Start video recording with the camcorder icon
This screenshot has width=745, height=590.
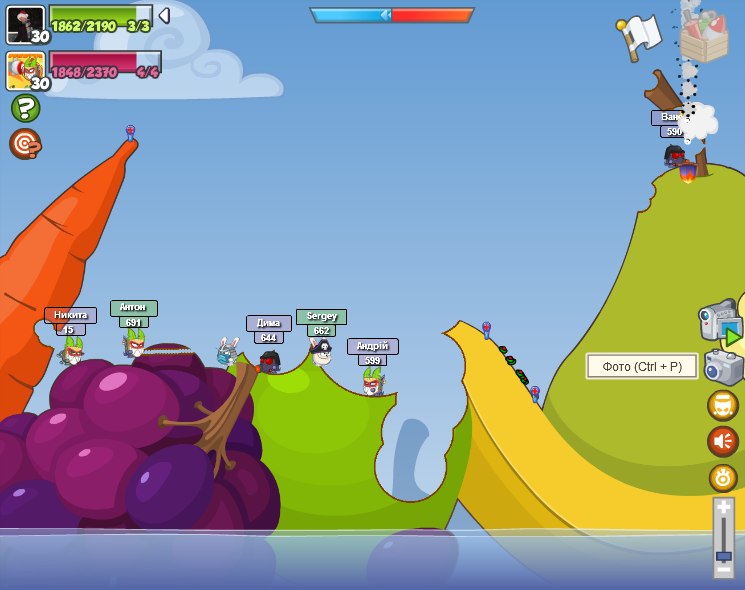[719, 324]
